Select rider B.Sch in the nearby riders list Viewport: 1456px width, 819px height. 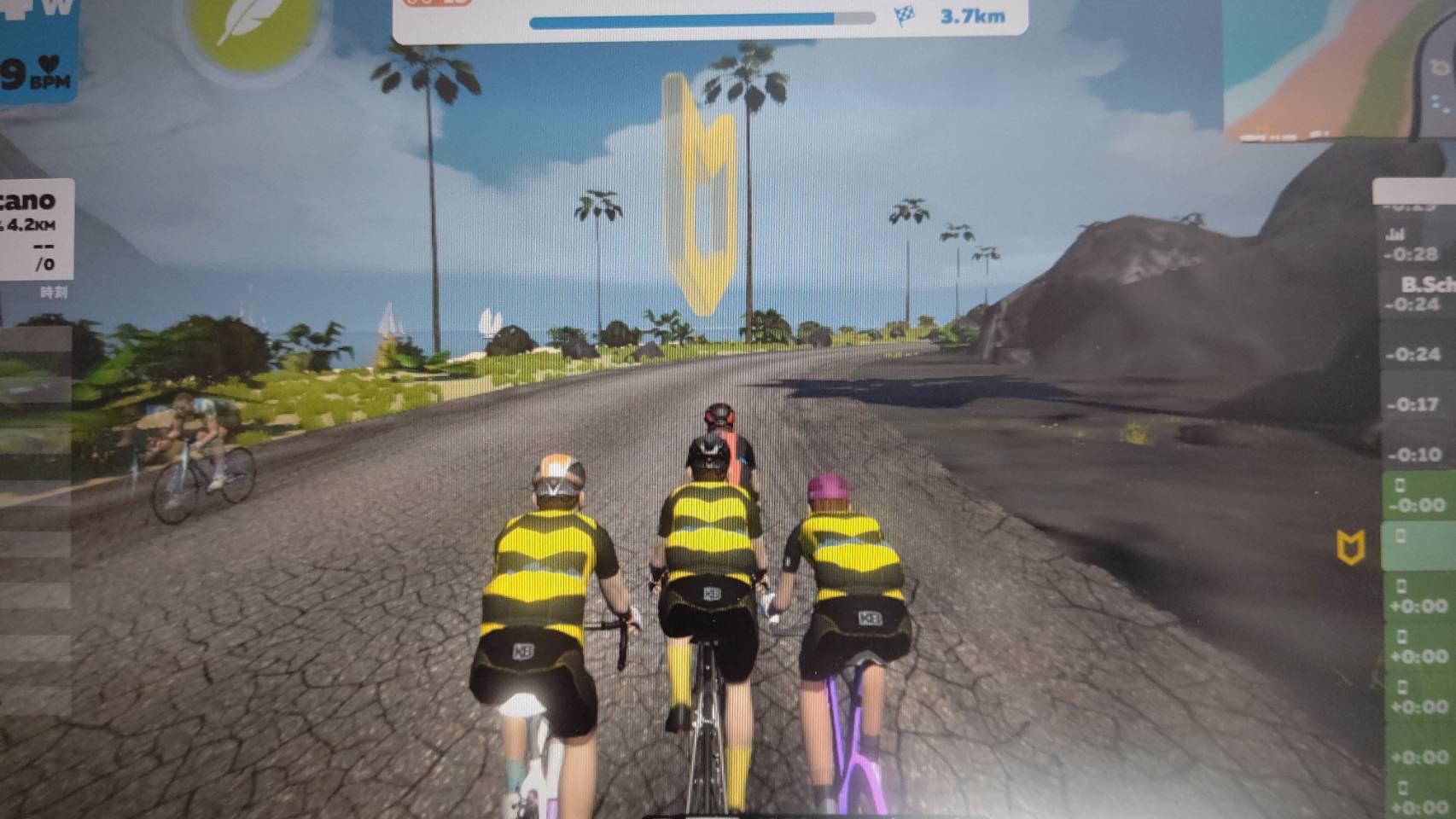point(1418,294)
